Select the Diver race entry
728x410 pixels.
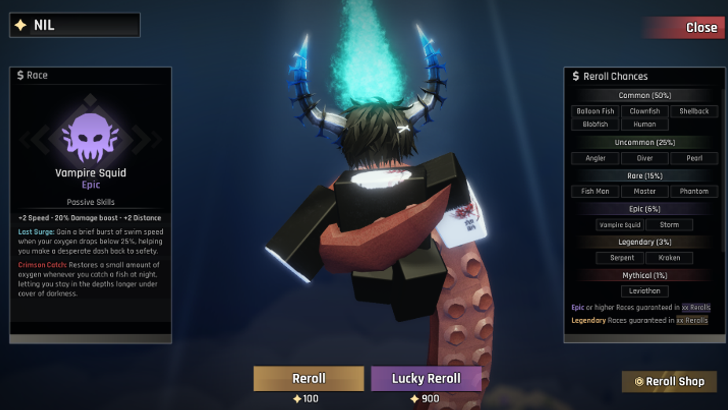(x=644, y=157)
